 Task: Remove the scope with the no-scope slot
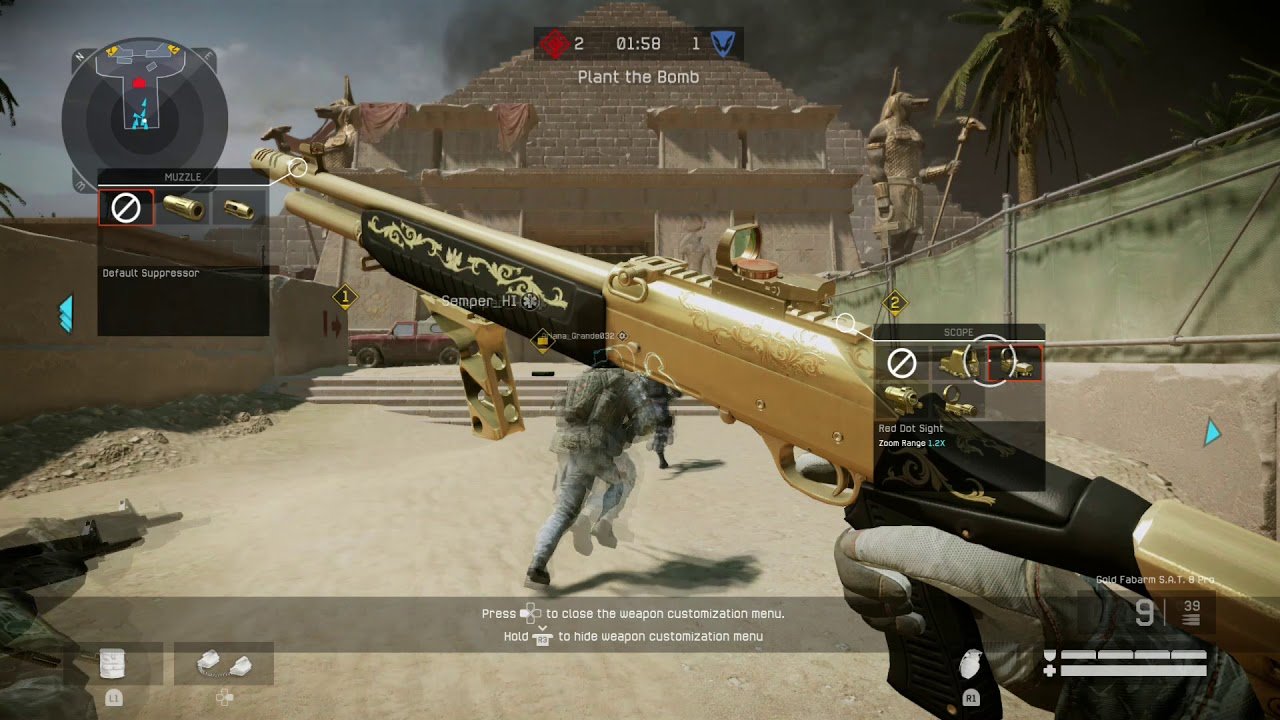click(x=902, y=363)
